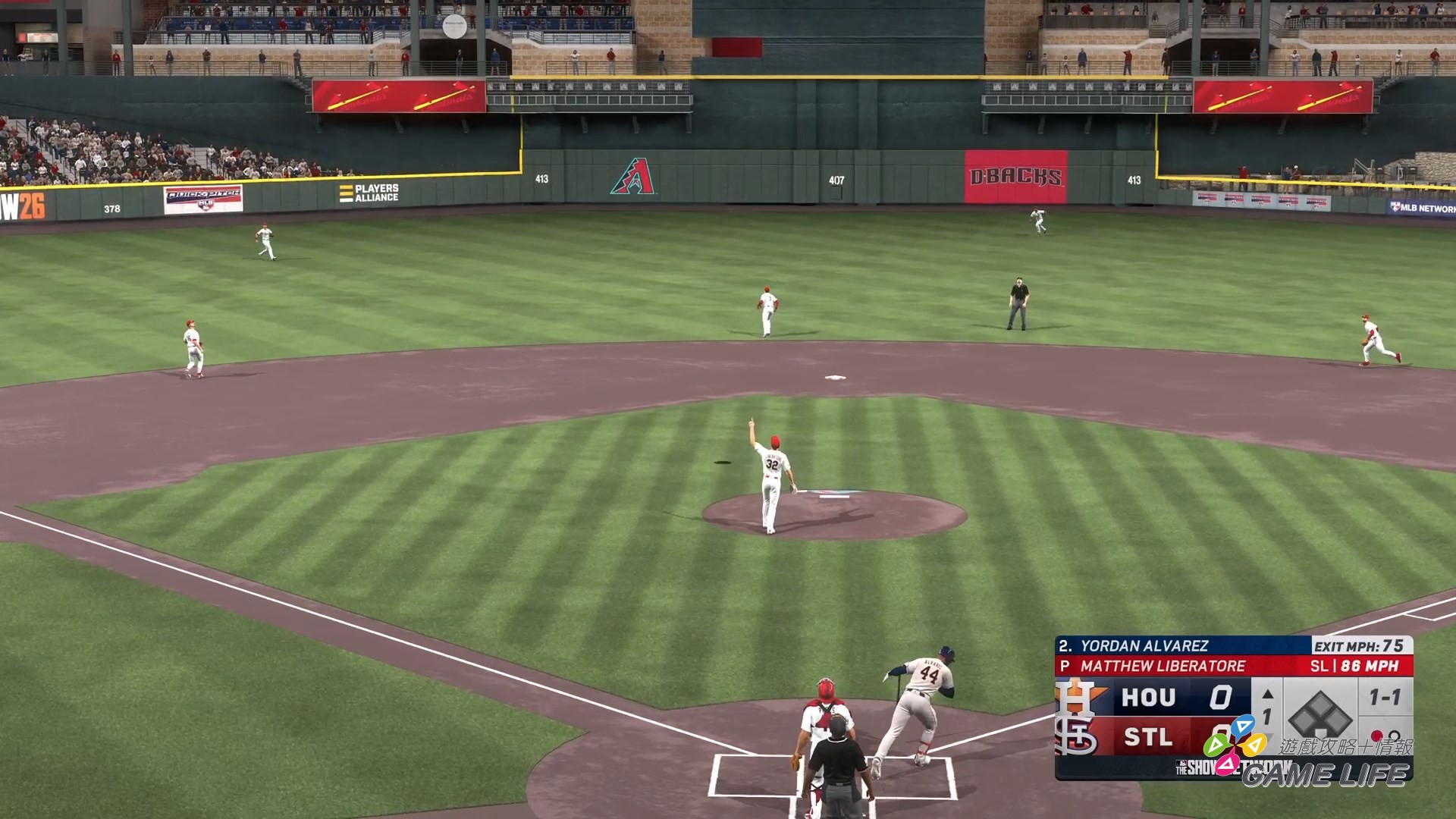Image resolution: width=1456 pixels, height=819 pixels.
Task: Click the MLB Network logo at scoreboard bottom
Action: (x=1181, y=763)
